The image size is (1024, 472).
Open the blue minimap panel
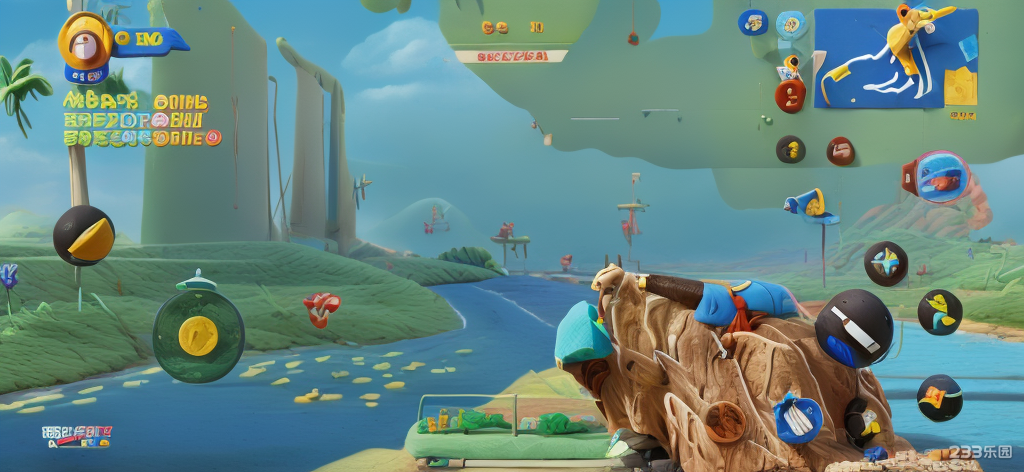pyautogui.click(x=880, y=58)
